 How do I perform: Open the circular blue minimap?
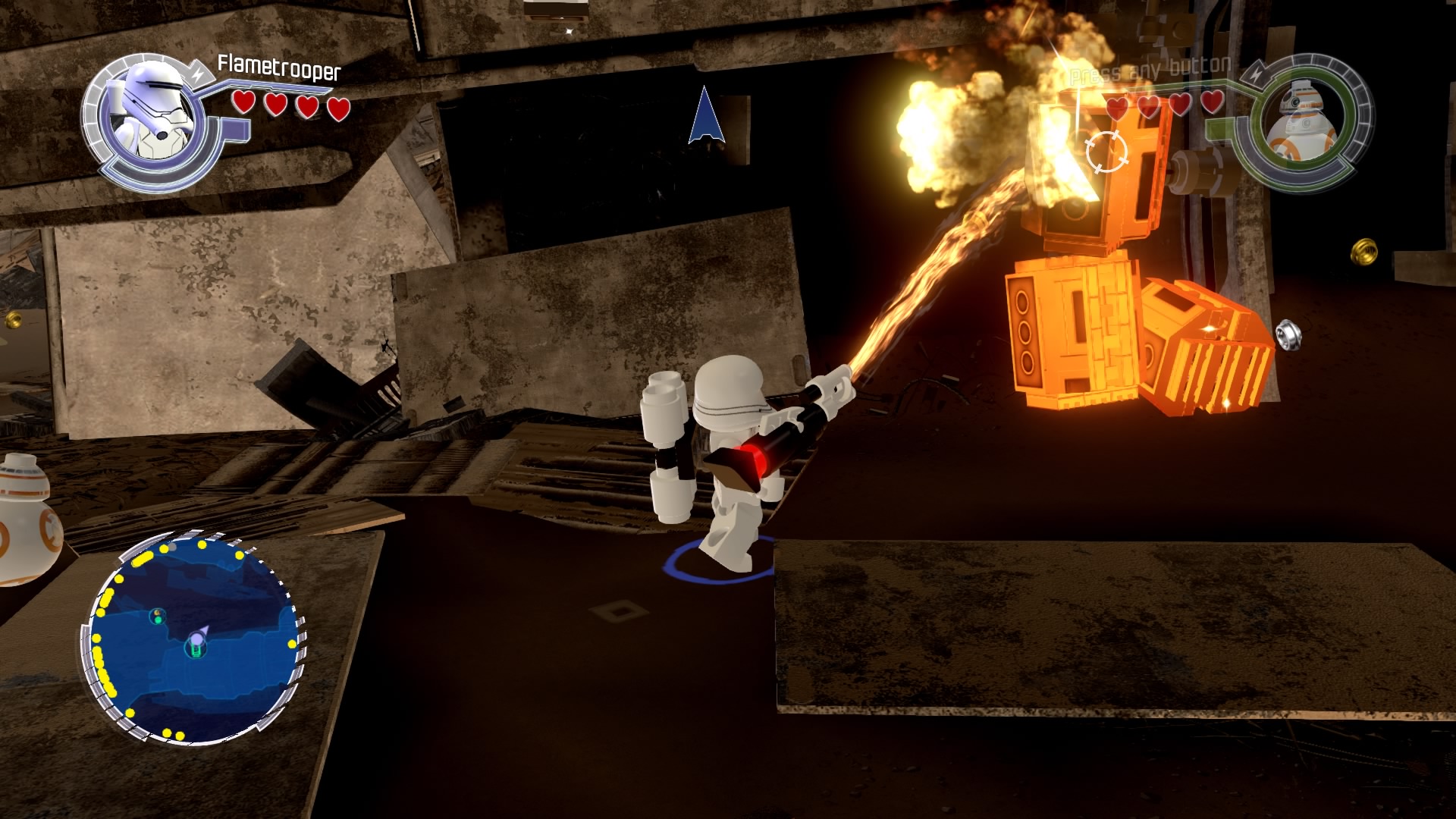point(195,640)
